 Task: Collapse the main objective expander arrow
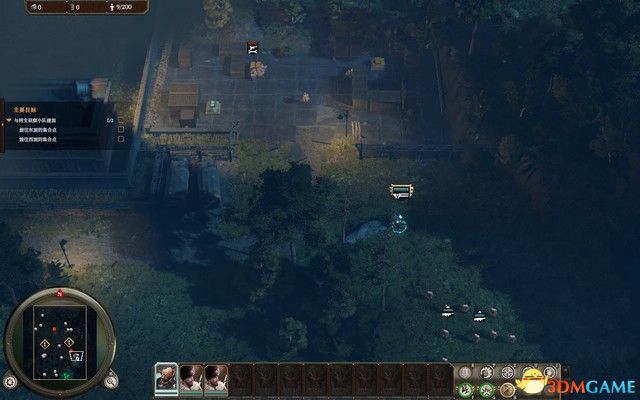(9, 119)
